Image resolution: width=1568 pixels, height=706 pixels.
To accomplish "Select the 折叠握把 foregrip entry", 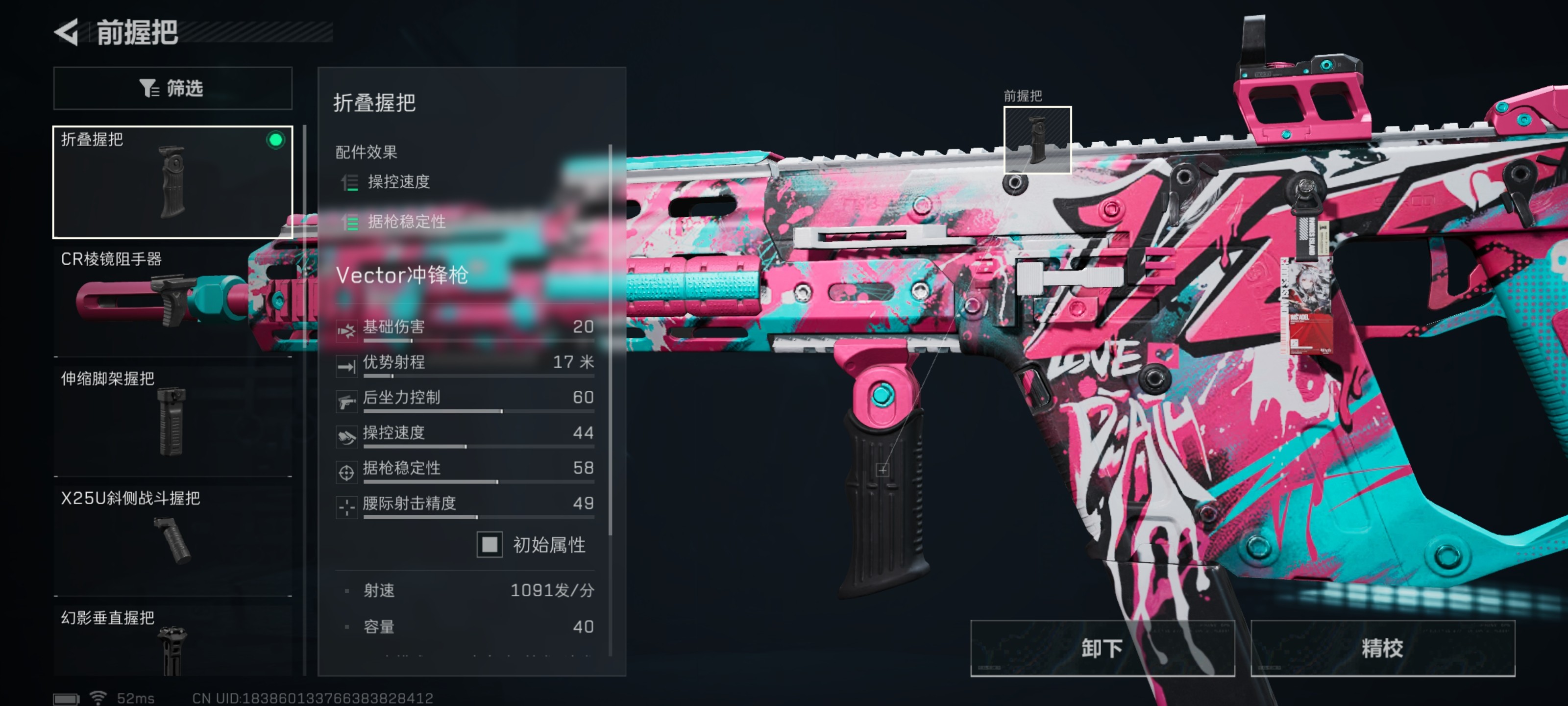I will coord(172,181).
